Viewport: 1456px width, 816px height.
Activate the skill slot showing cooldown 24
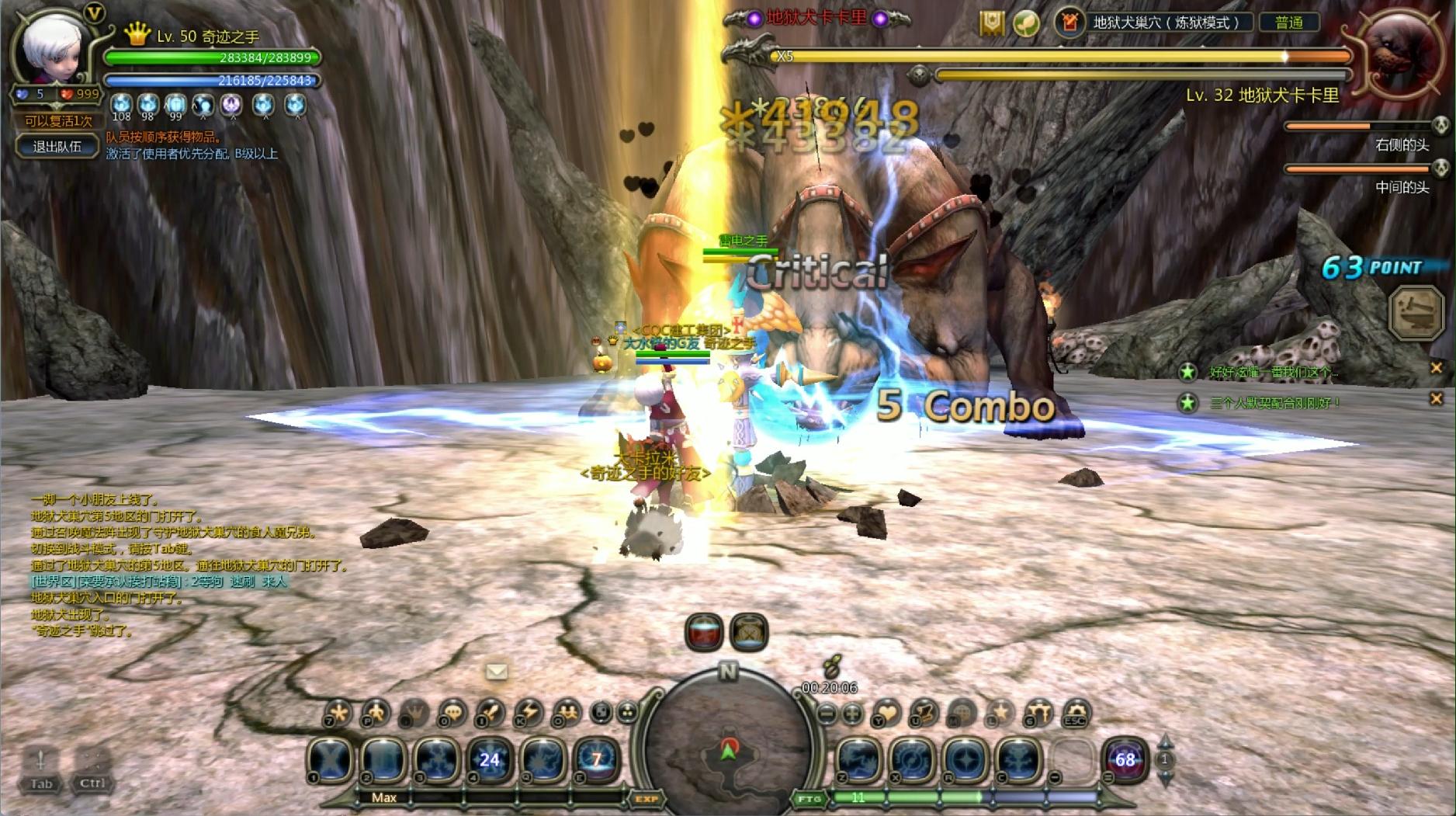[x=490, y=759]
